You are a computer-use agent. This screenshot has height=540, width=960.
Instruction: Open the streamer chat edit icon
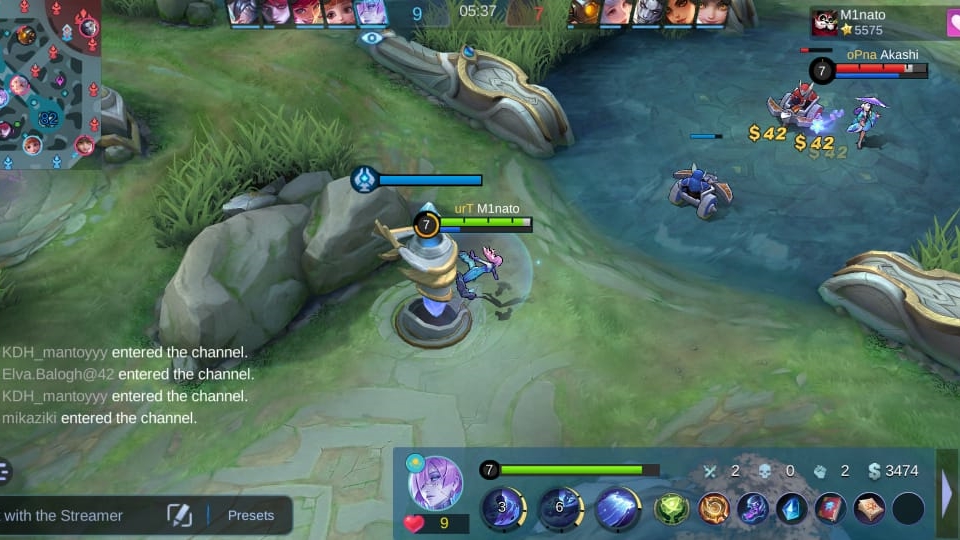point(179,516)
